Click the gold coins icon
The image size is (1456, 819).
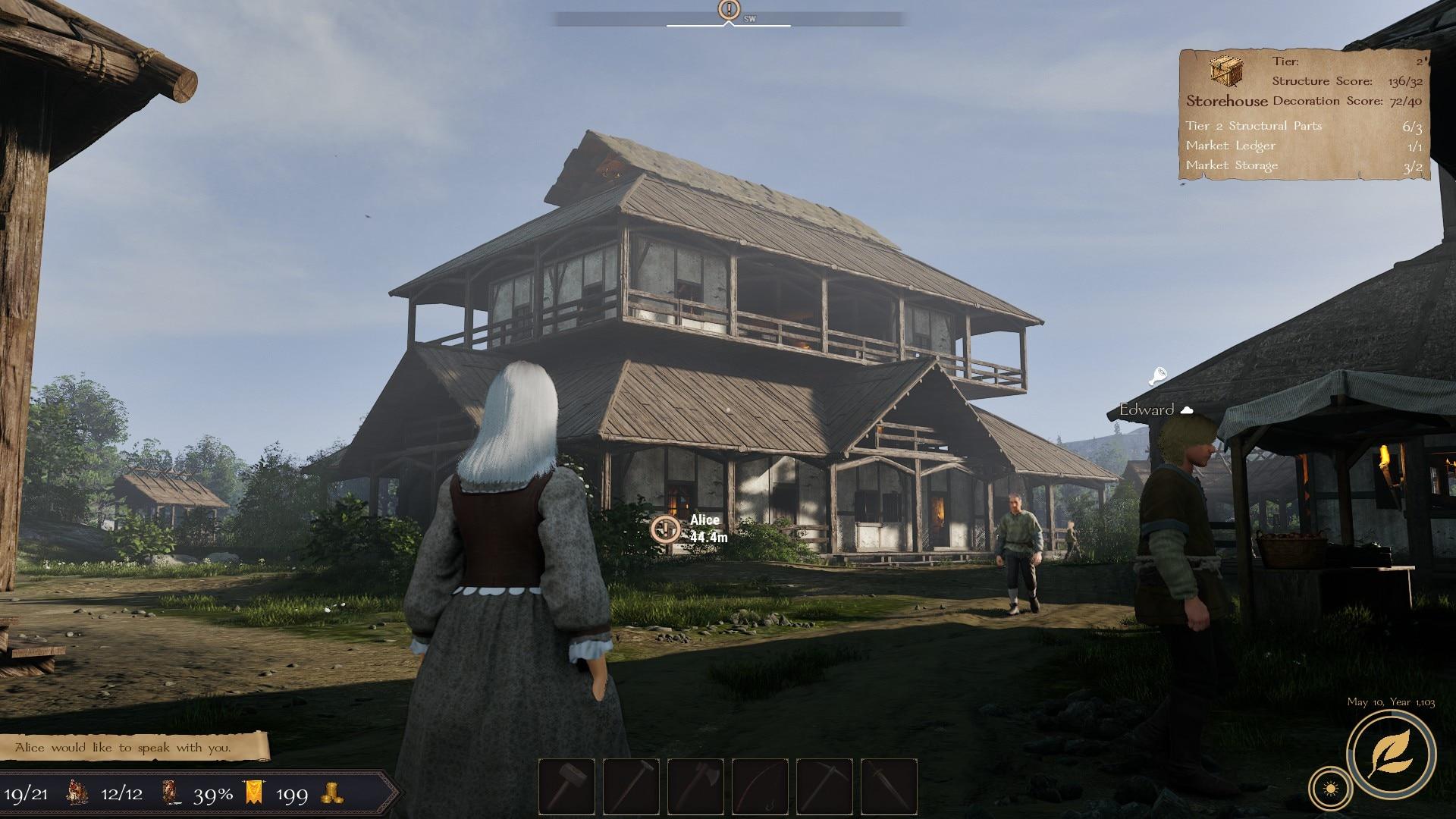pyautogui.click(x=331, y=793)
